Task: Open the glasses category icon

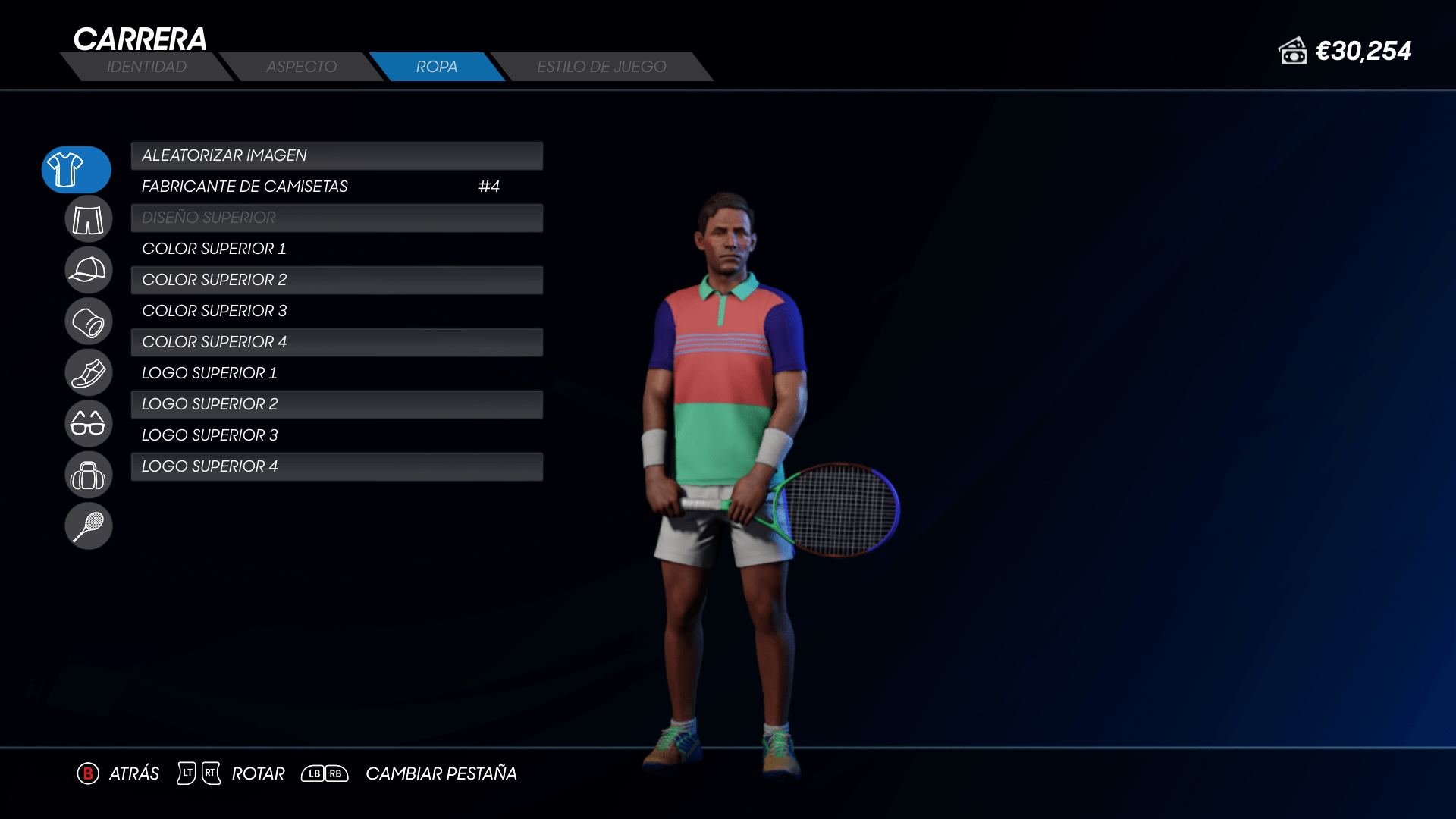Action: point(89,423)
